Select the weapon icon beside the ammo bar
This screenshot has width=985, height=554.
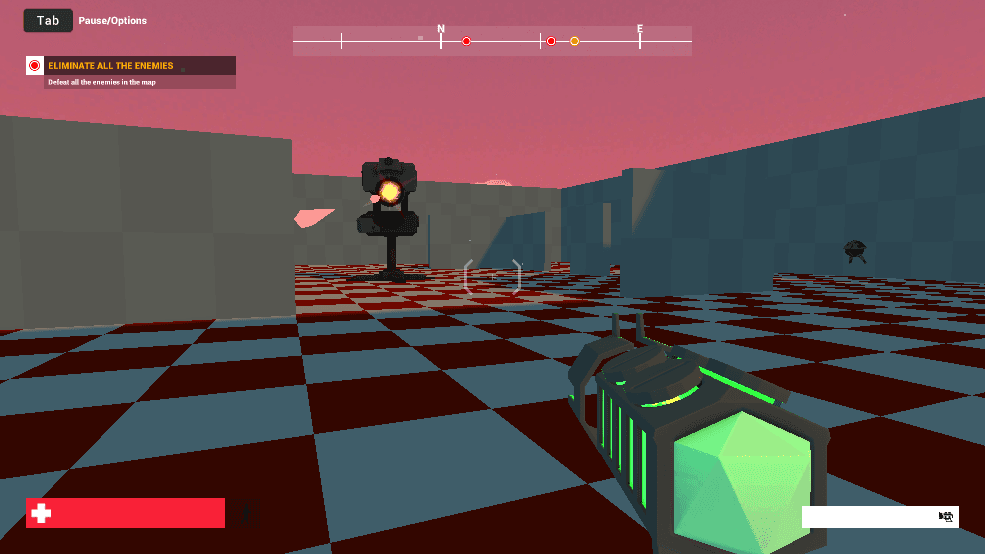[x=946, y=517]
